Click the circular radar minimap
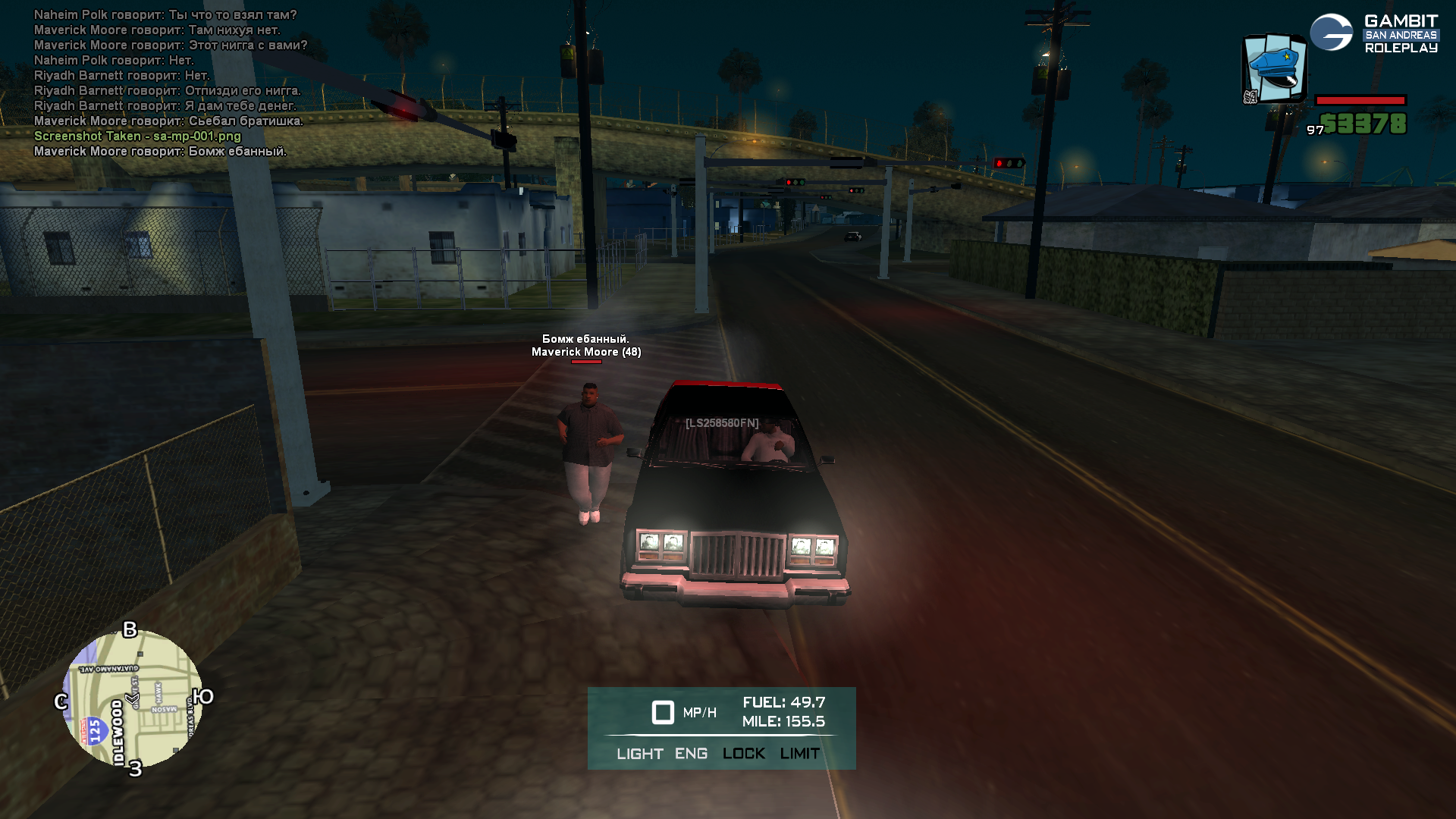The image size is (1456, 819). click(x=133, y=698)
